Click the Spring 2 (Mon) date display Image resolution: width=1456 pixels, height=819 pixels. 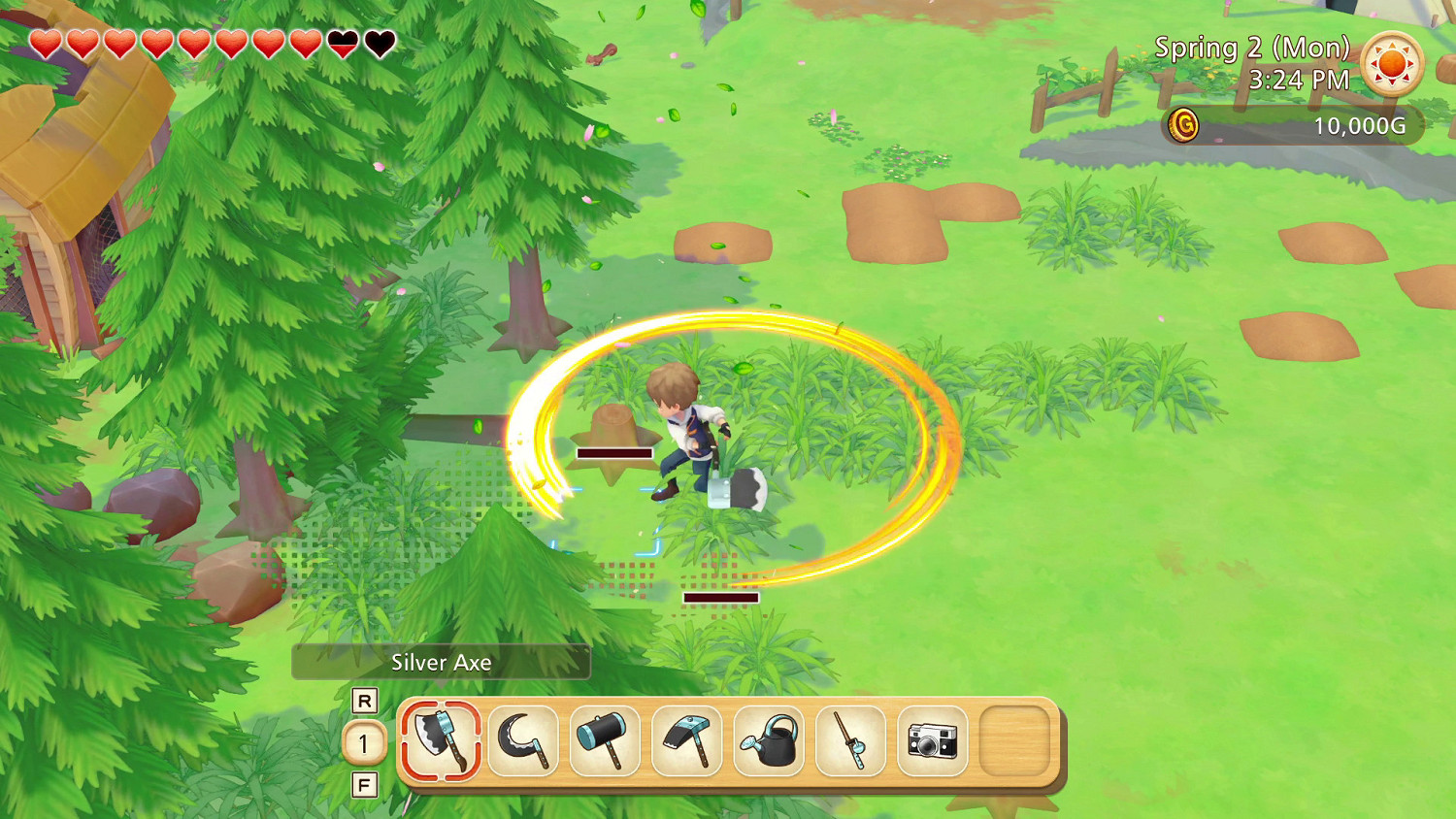point(1254,47)
